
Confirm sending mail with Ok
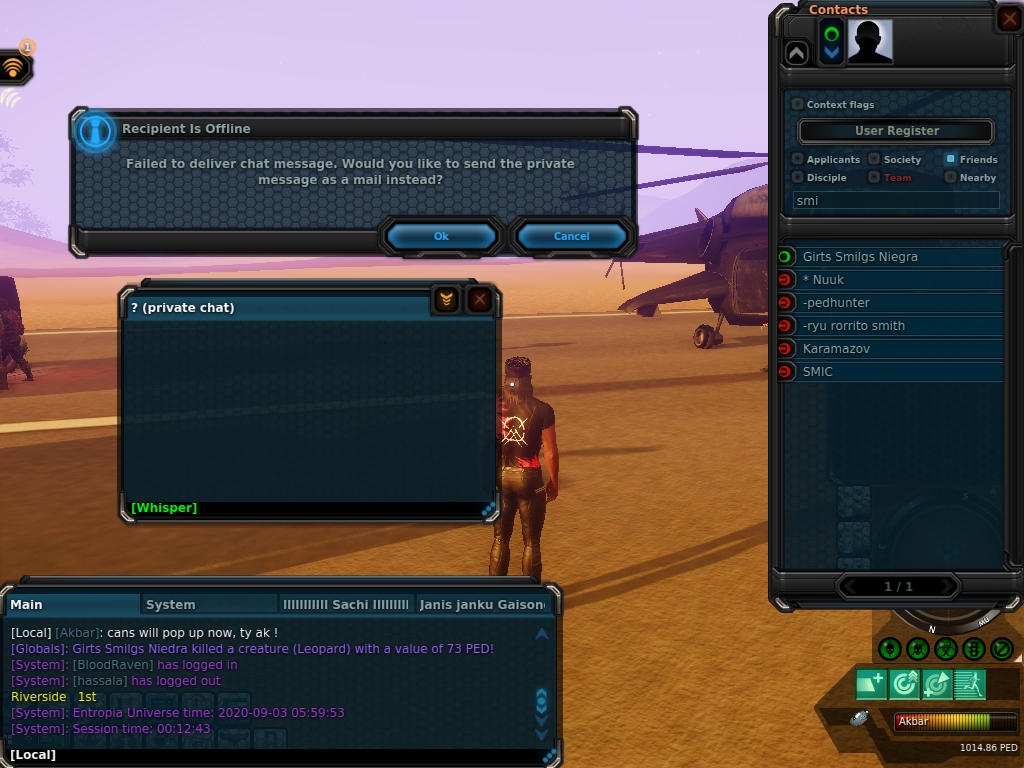point(441,236)
